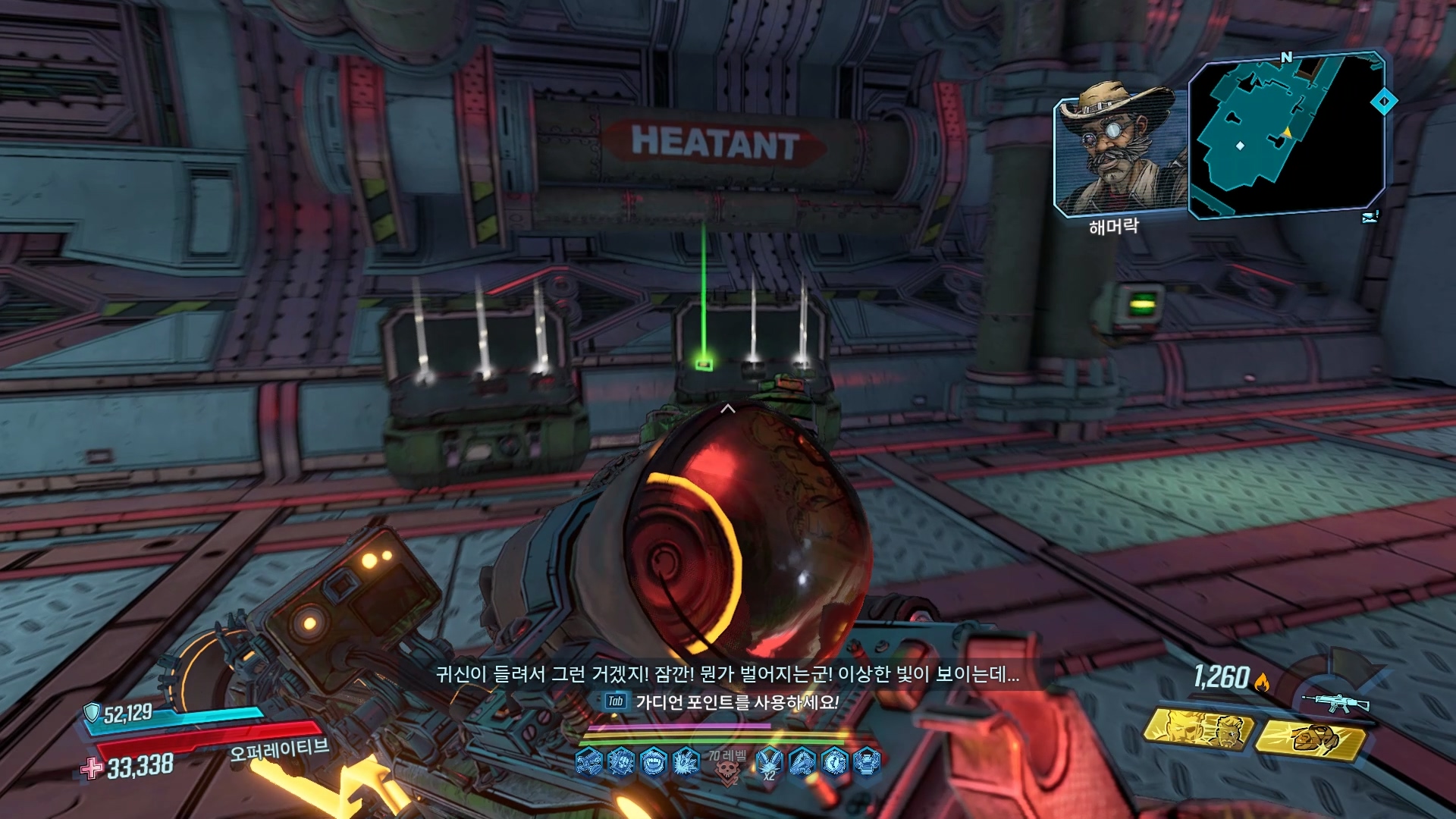This screenshot has height=819, width=1456.
Task: Select the fanged mouth buff icon
Action: [x=653, y=762]
